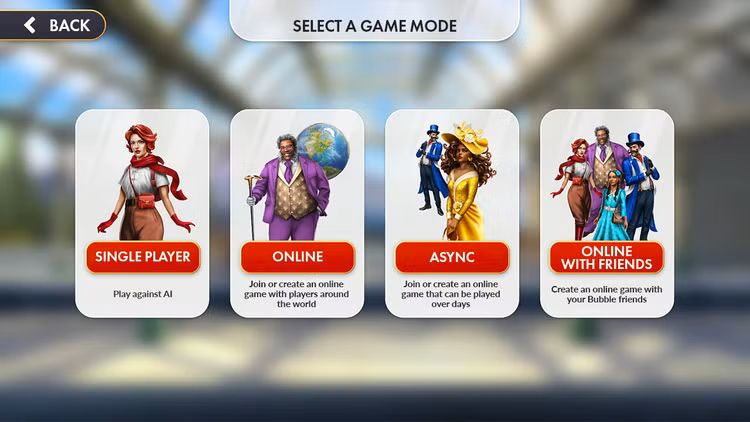Click the red-haired woman single player artwork
The image size is (750, 422).
pos(142,180)
